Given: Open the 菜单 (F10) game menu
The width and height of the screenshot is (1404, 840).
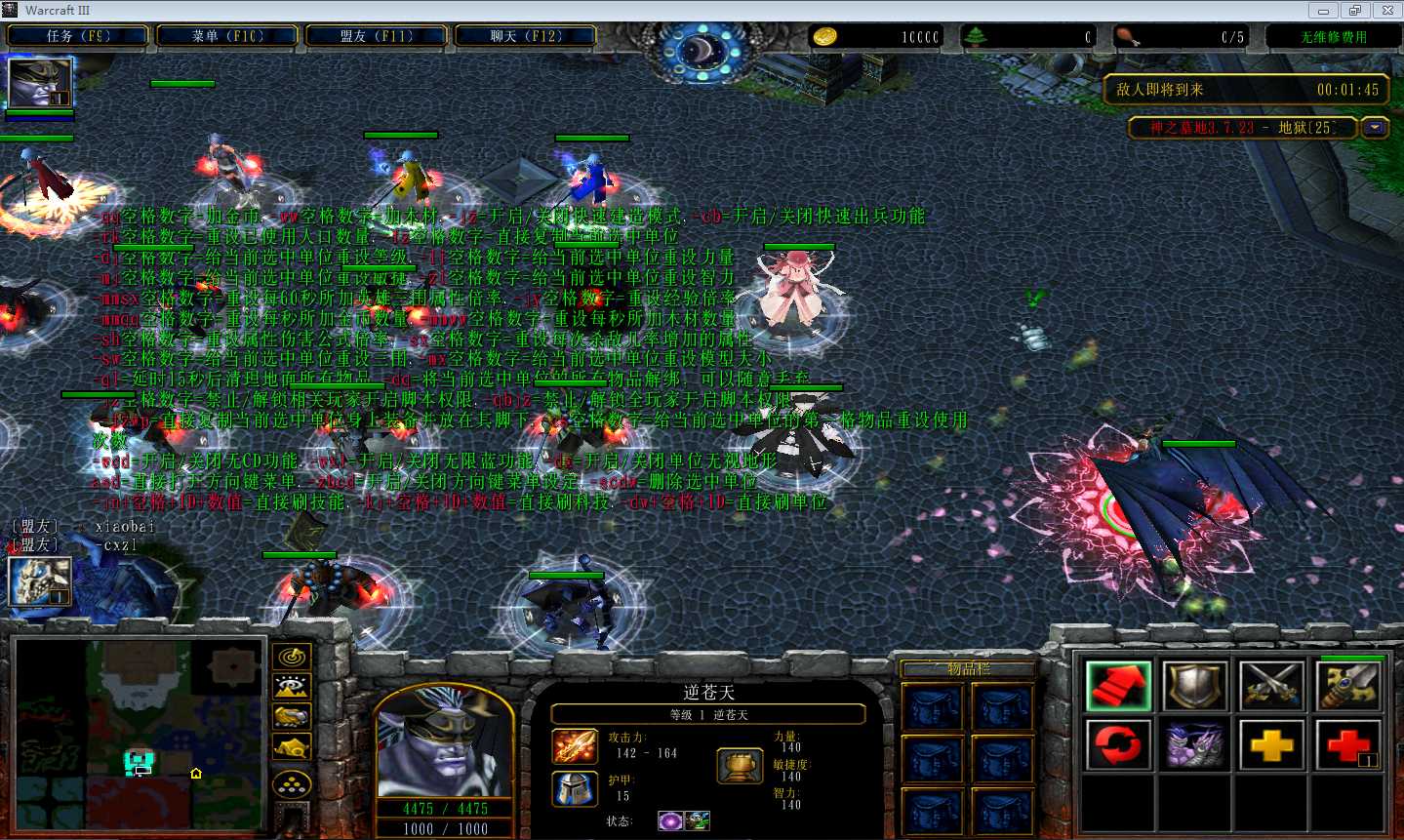Looking at the screenshot, I should pyautogui.click(x=227, y=36).
